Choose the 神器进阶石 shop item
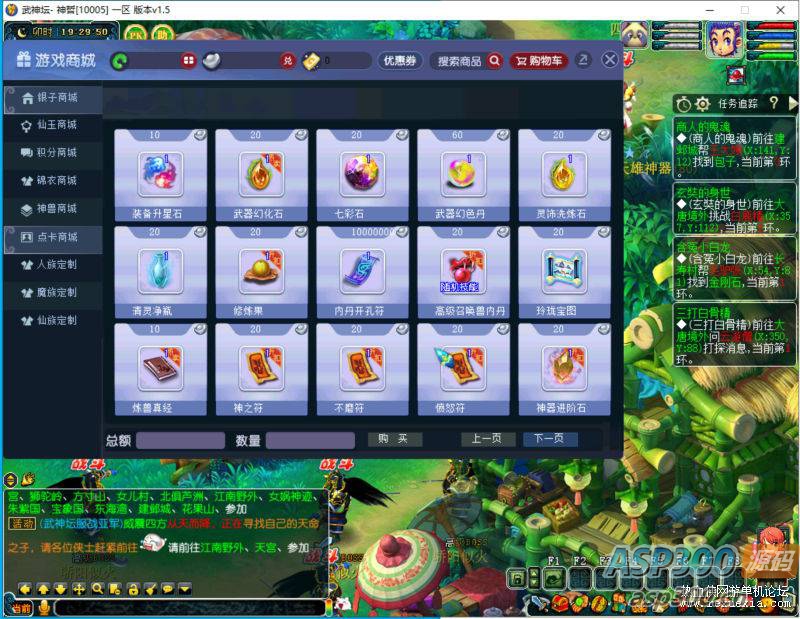Viewport: 800px width, 619px height. coord(563,369)
